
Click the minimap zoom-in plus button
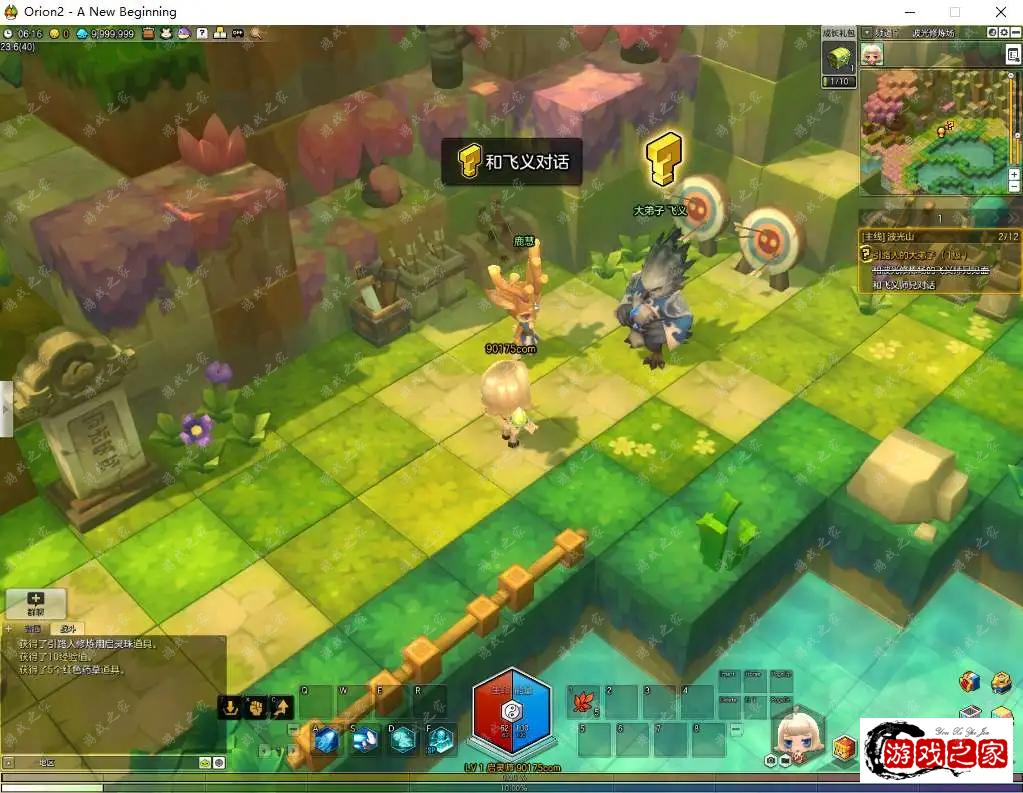click(1014, 174)
